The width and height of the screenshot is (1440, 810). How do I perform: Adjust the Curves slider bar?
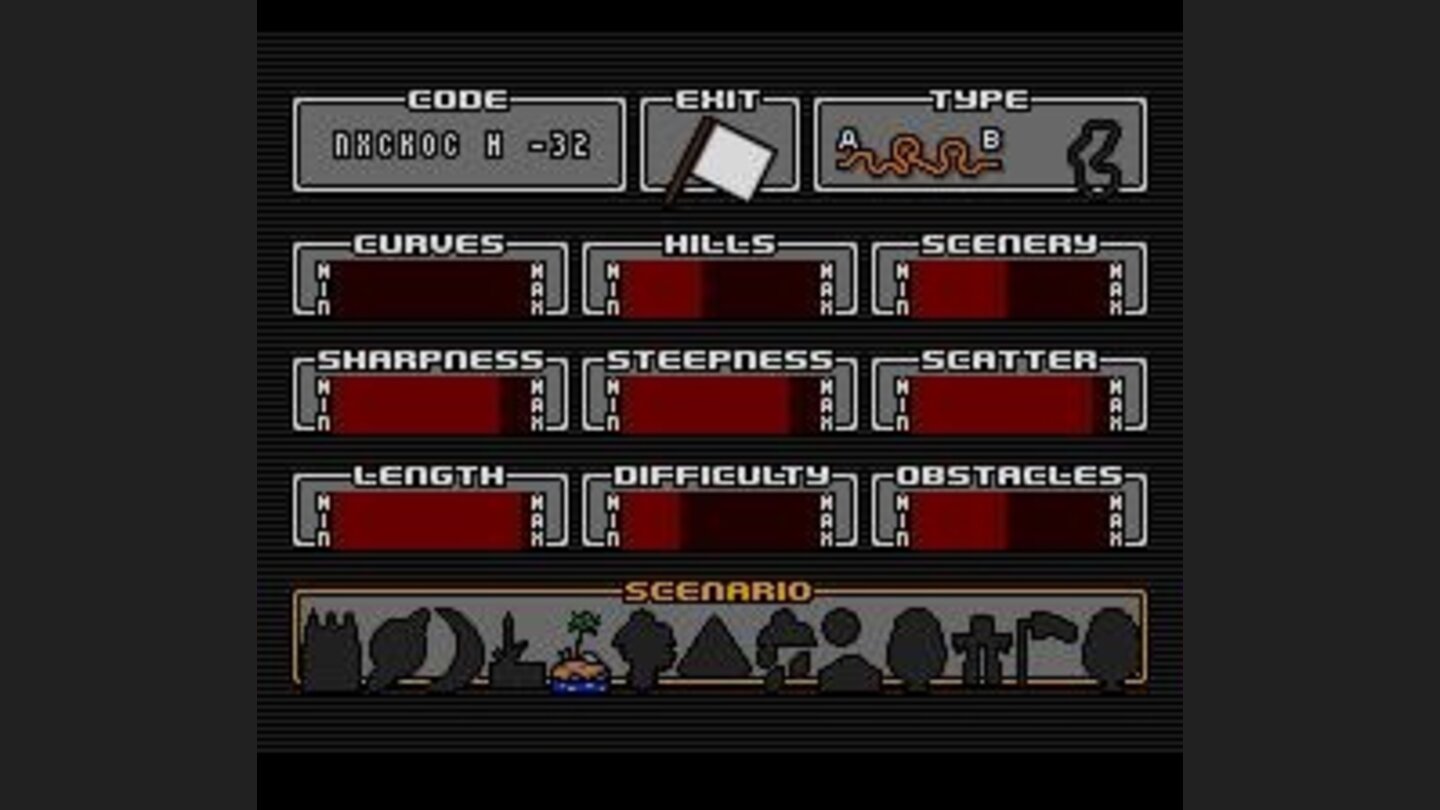[430, 285]
